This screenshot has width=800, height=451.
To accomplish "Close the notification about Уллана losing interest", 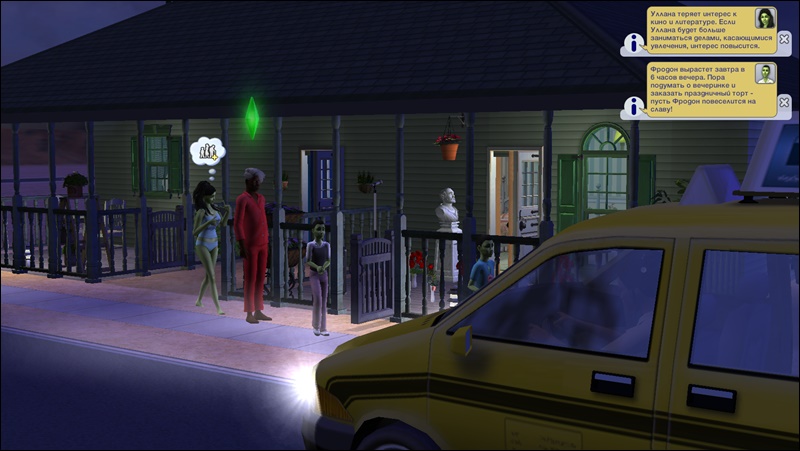I will tap(784, 40).
